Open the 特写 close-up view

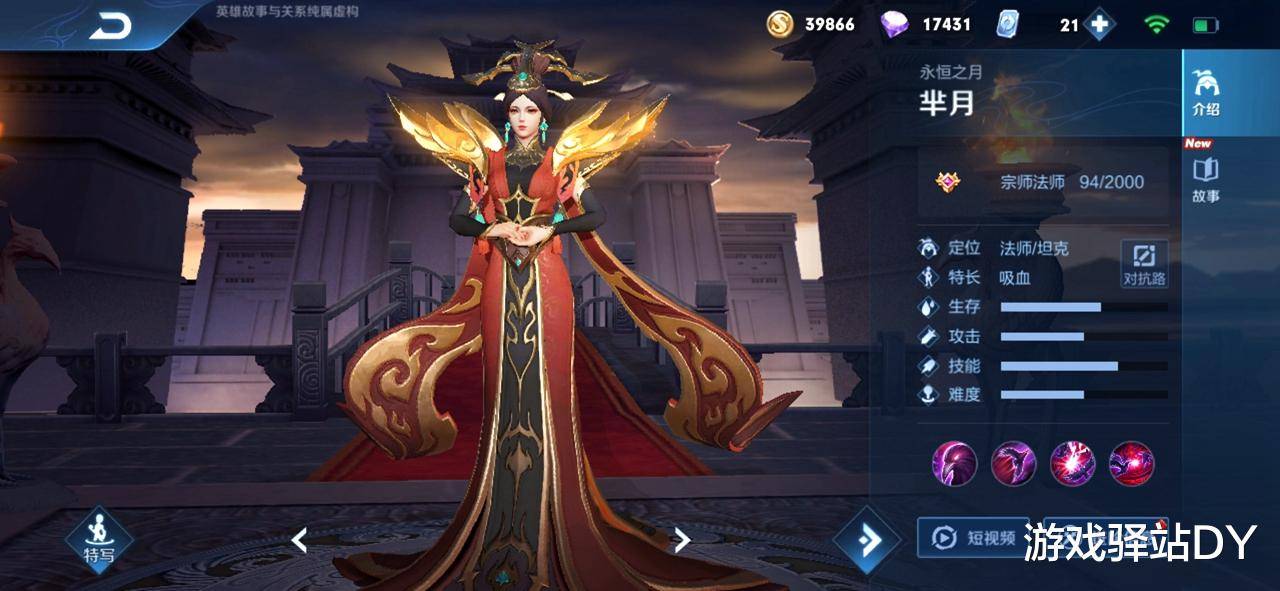click(x=99, y=540)
